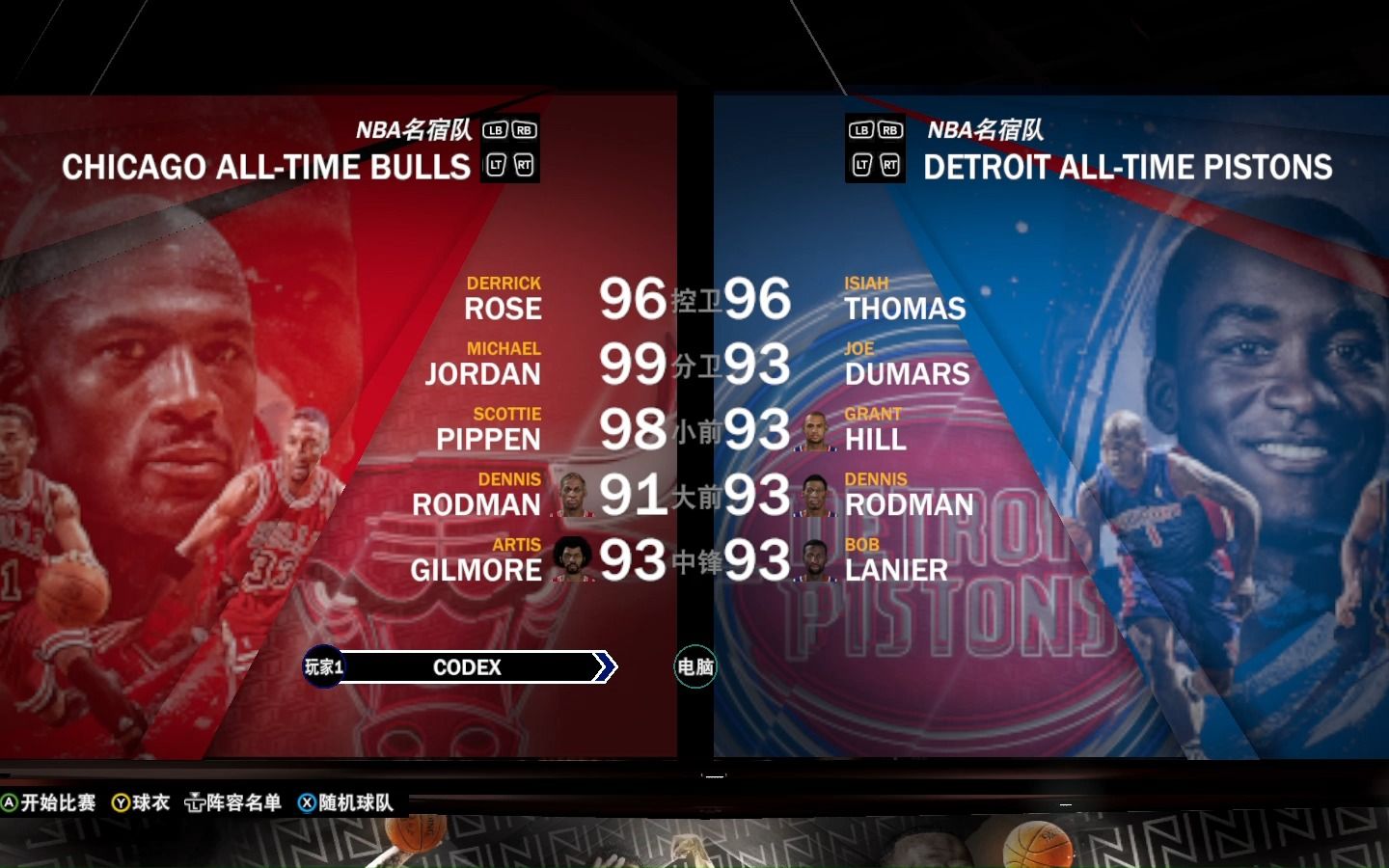Choose Dennis Rodman on the Bulls side

(477, 495)
